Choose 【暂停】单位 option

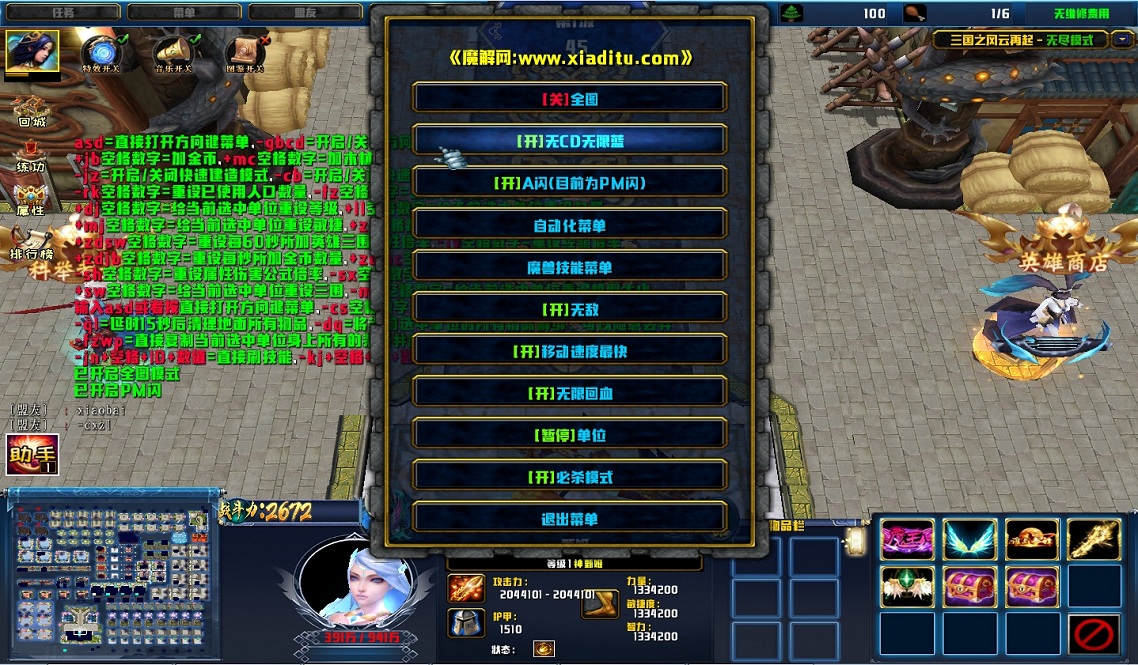tap(569, 434)
